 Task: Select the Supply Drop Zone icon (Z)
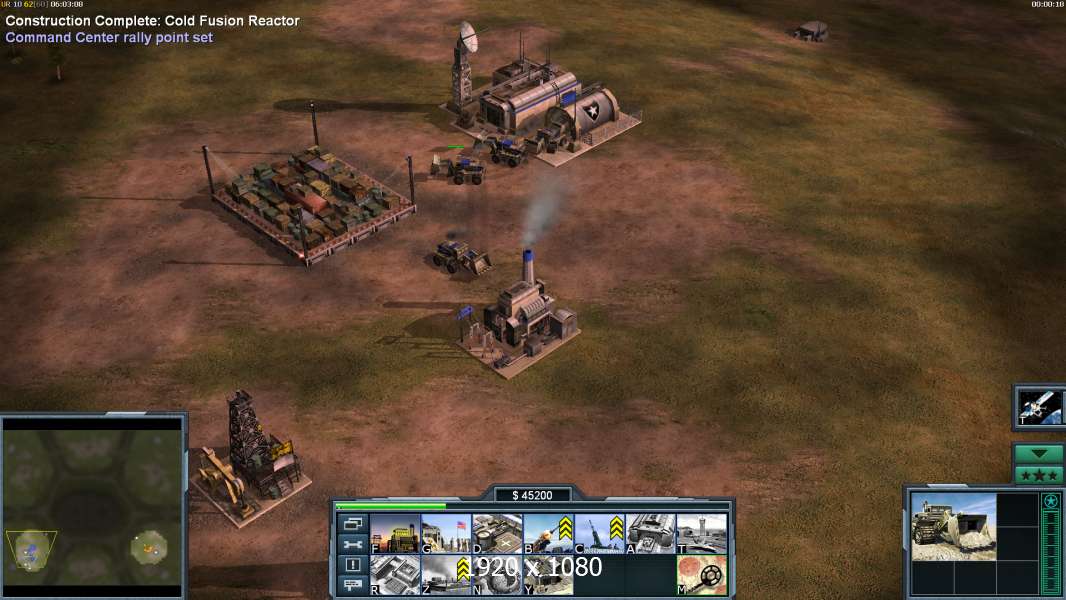coord(446,575)
